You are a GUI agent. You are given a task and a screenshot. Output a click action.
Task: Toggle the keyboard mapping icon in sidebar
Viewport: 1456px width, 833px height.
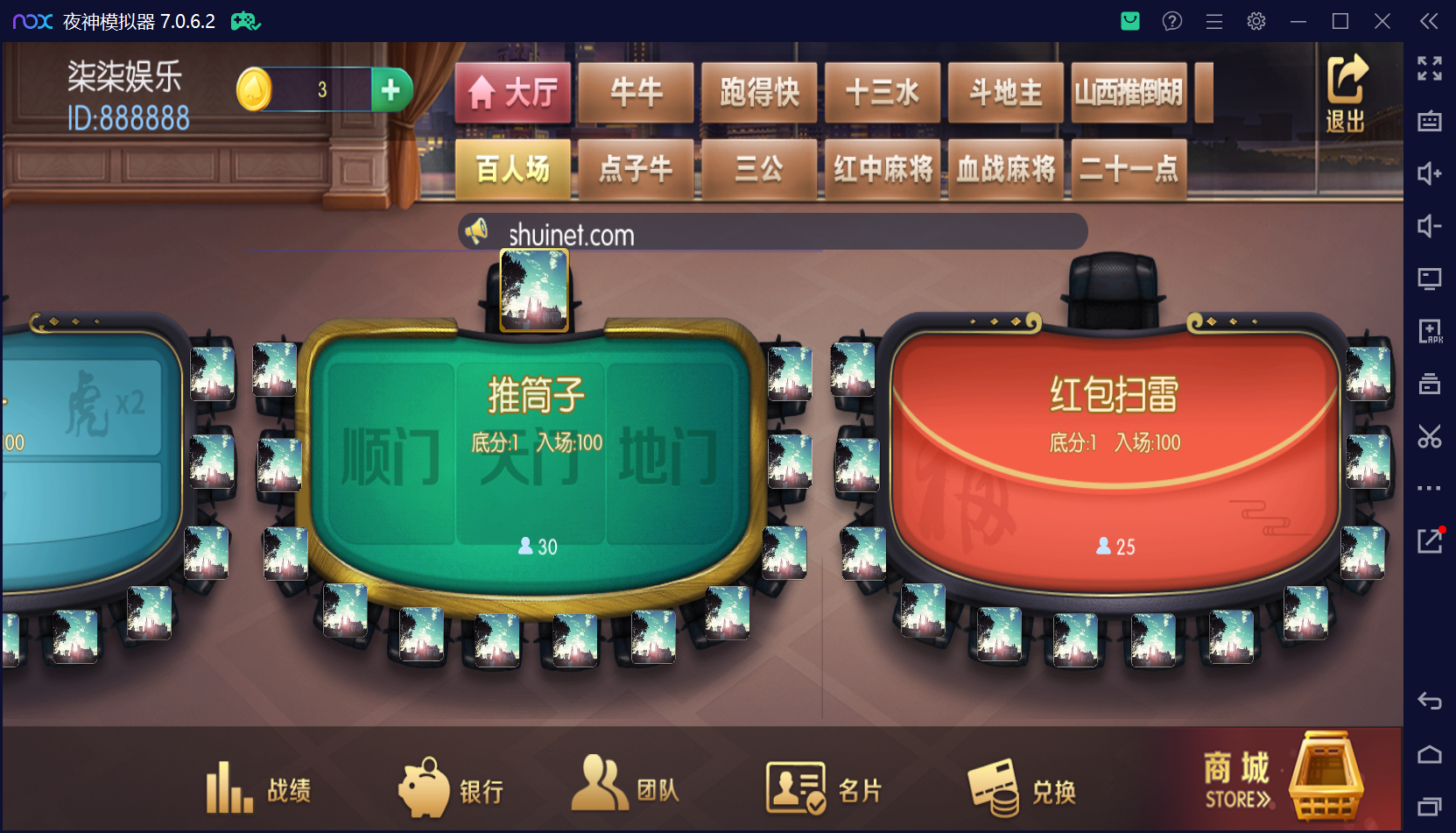click(1429, 122)
